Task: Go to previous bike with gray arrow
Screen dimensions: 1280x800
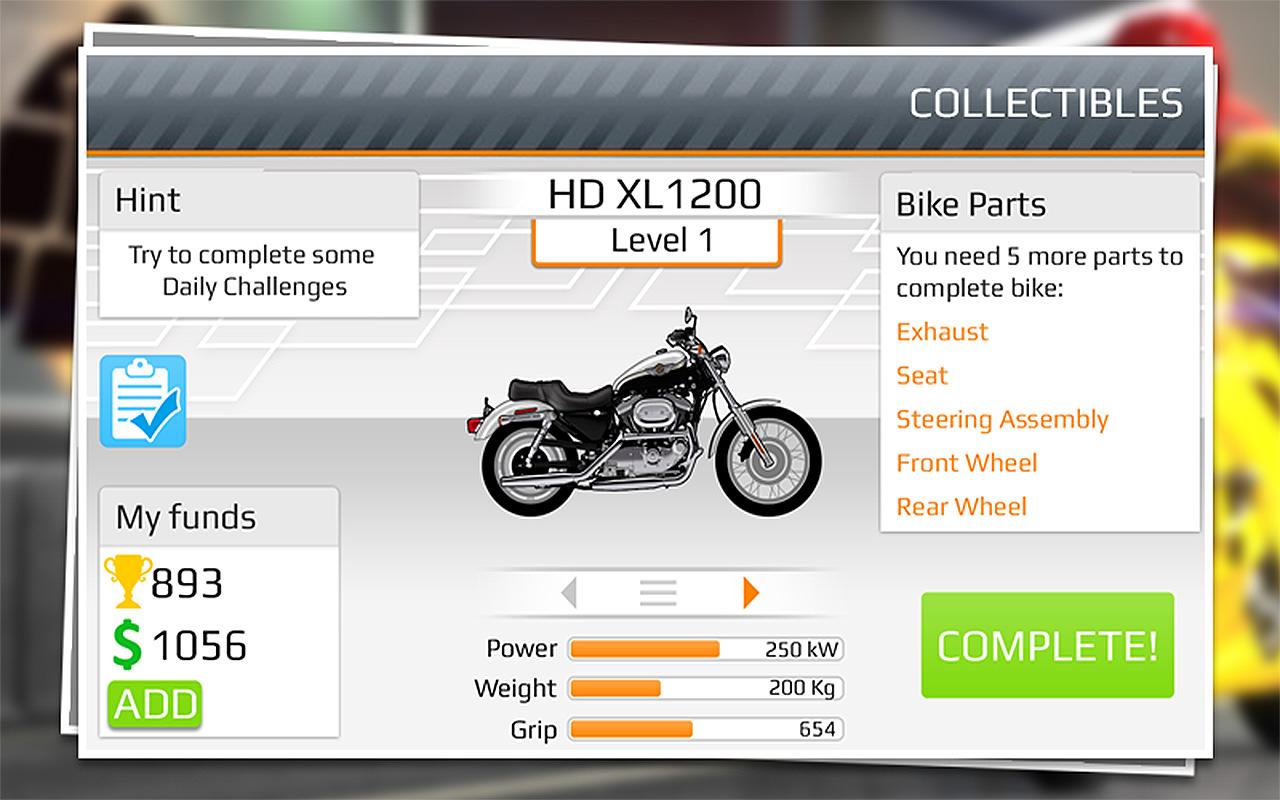Action: tap(569, 593)
